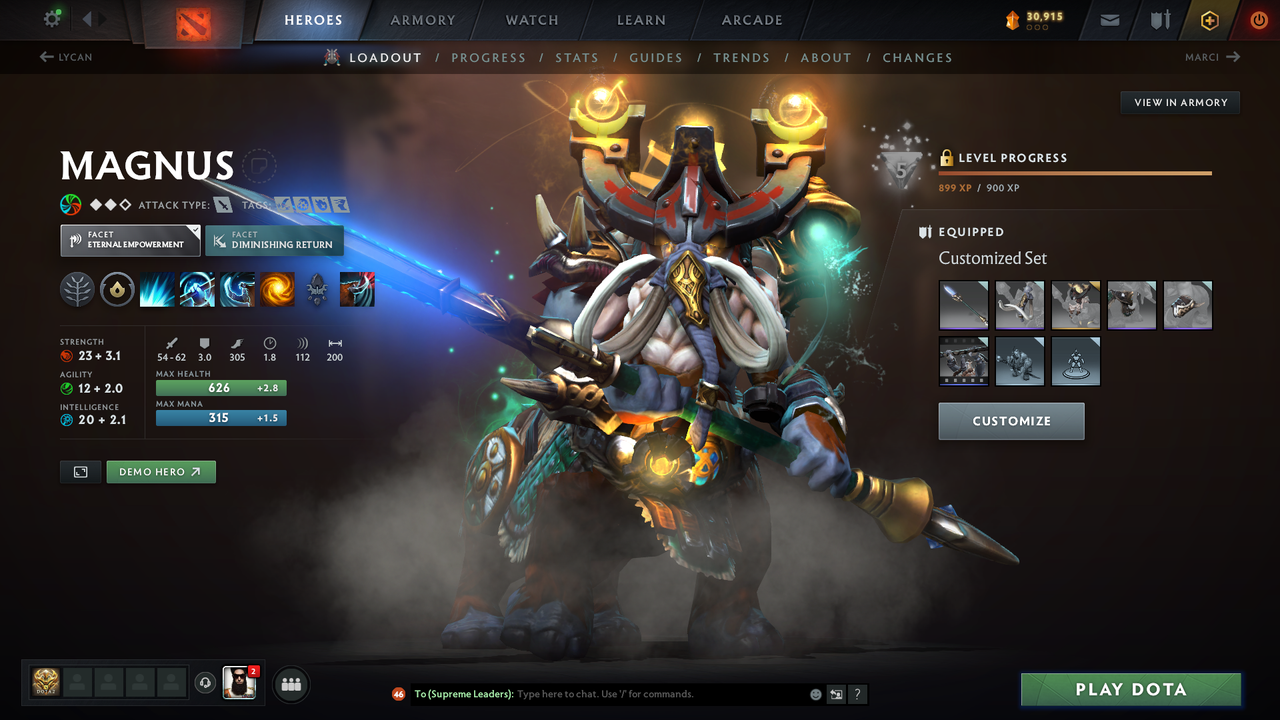Click the XP level progress bar

(x=1075, y=172)
